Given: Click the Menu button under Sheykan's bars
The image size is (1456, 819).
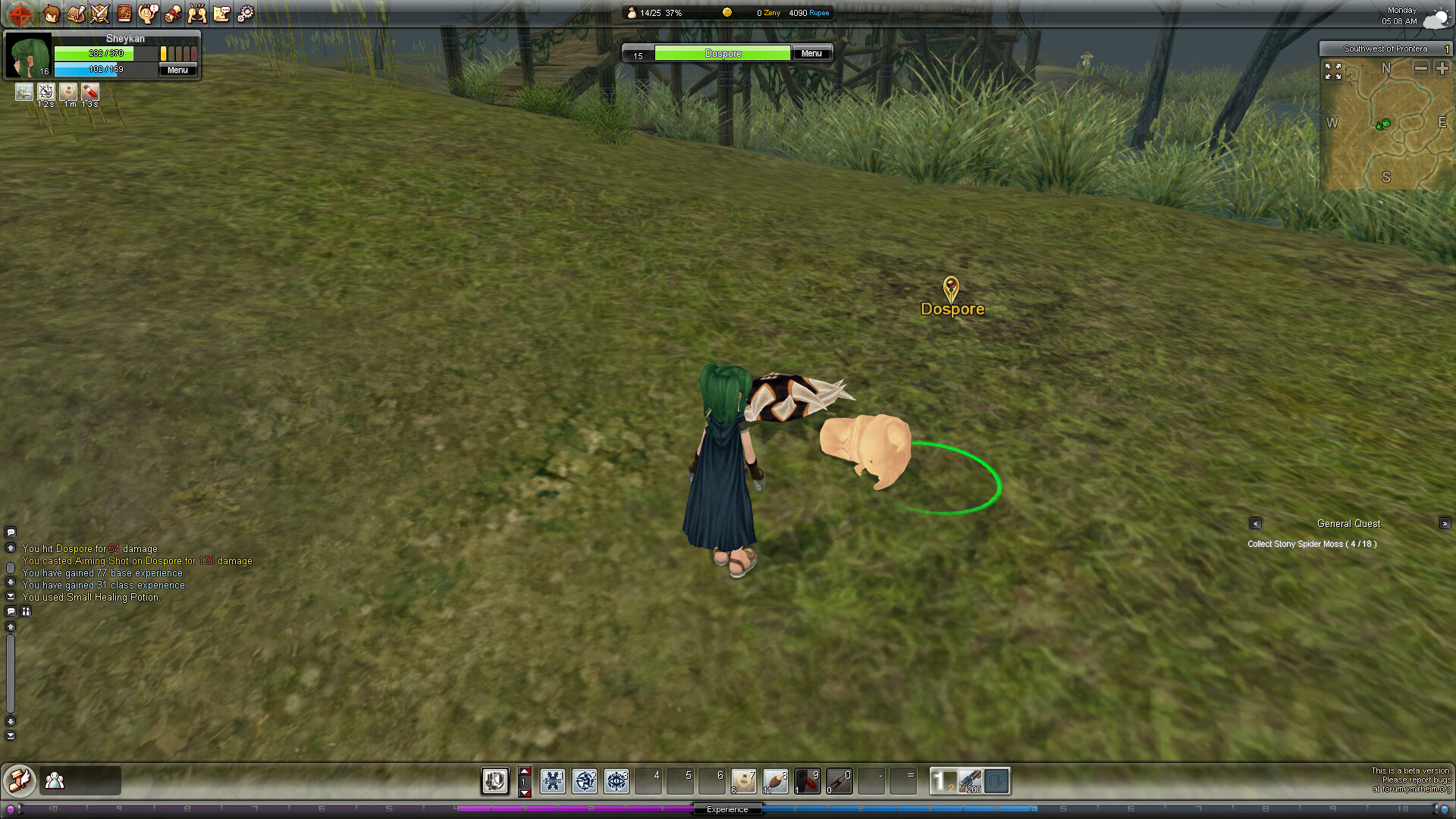Looking at the screenshot, I should pos(177,70).
